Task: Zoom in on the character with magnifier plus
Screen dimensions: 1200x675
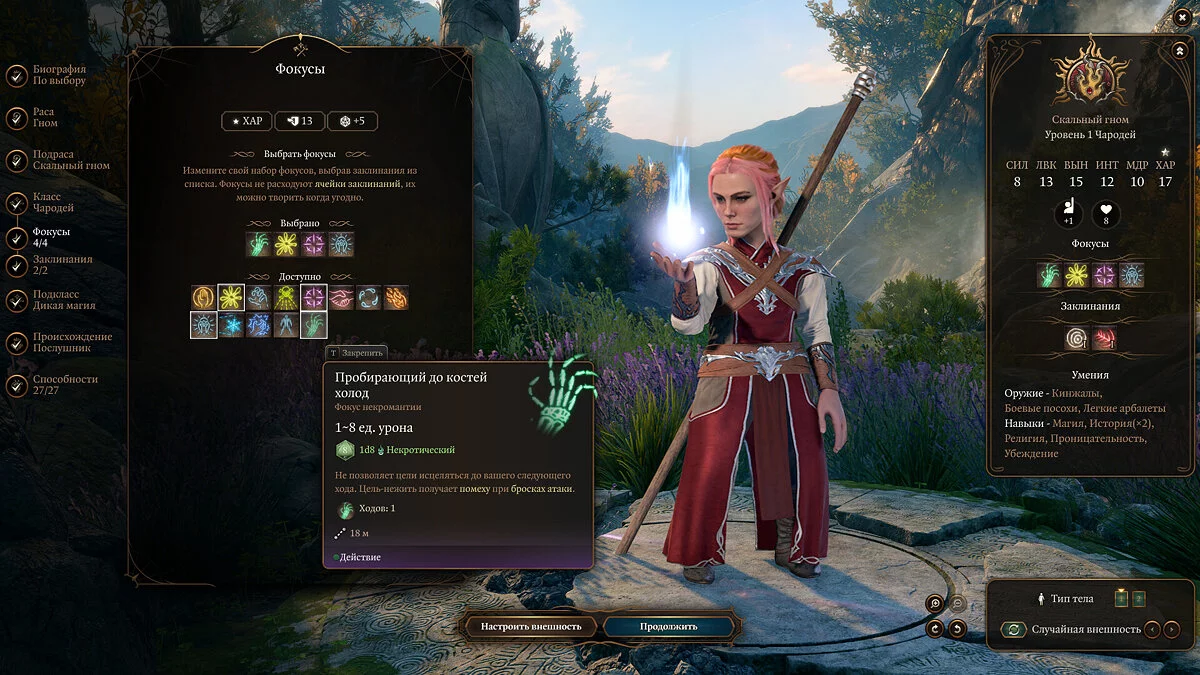Action: click(x=935, y=603)
